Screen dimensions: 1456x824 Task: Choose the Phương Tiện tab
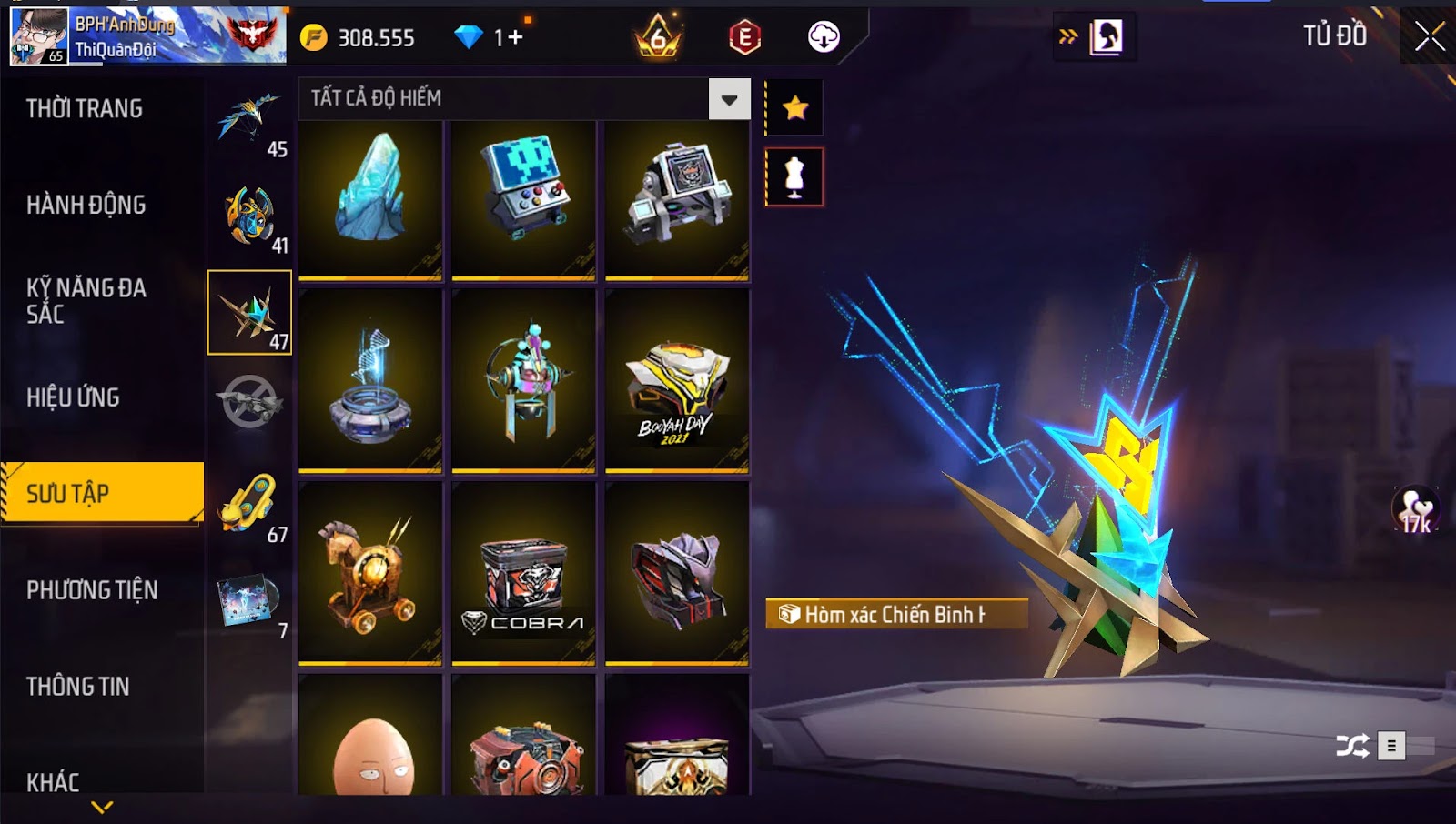[92, 590]
